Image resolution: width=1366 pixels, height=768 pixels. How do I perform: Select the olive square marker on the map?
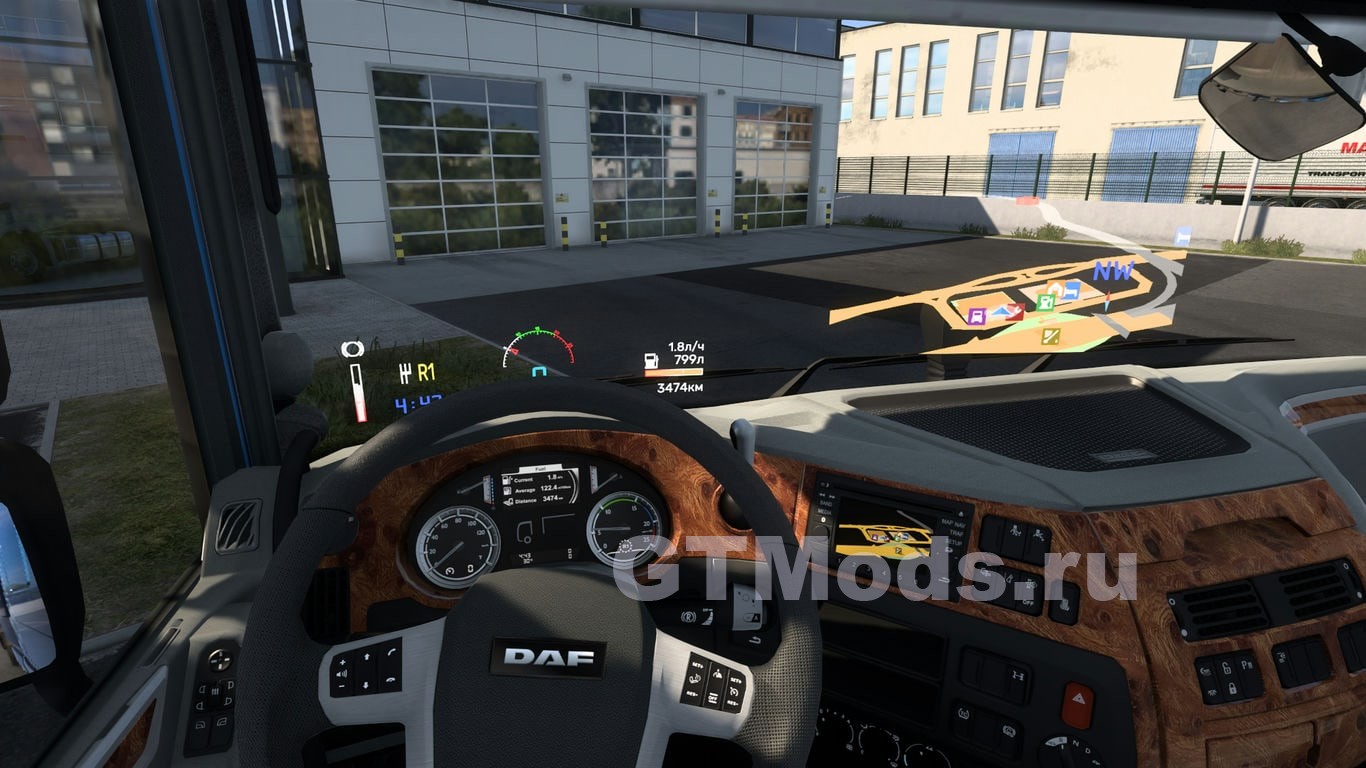pyautogui.click(x=1050, y=336)
